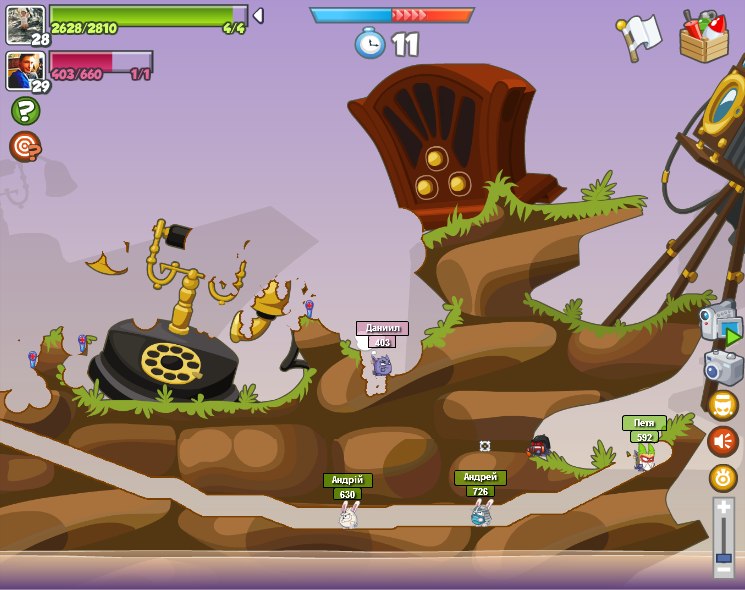Open the green question mark help

click(x=25, y=110)
